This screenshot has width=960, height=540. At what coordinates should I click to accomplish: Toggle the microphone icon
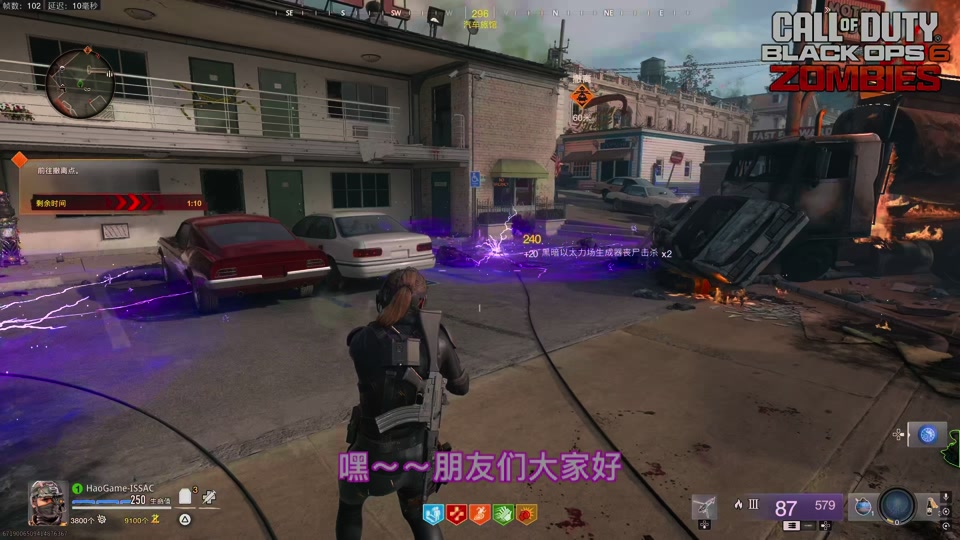tap(945, 497)
